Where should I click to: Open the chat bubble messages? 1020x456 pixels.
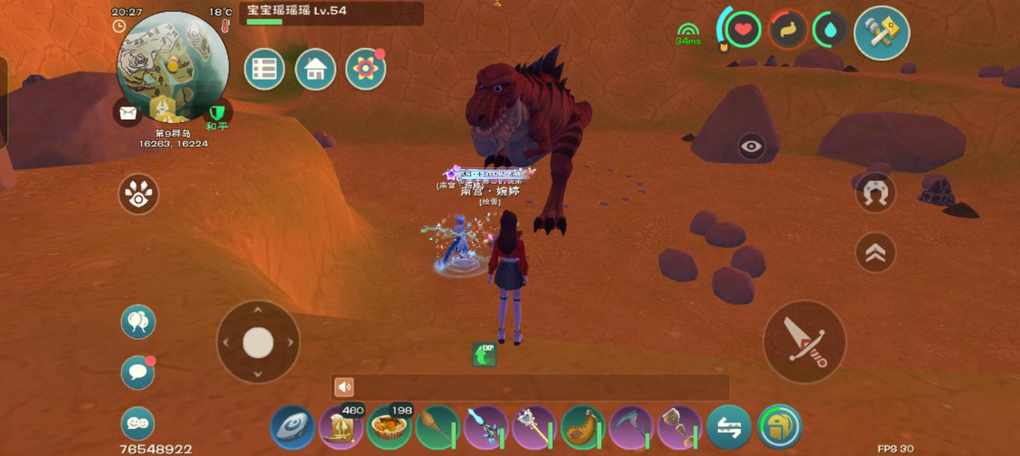click(138, 372)
